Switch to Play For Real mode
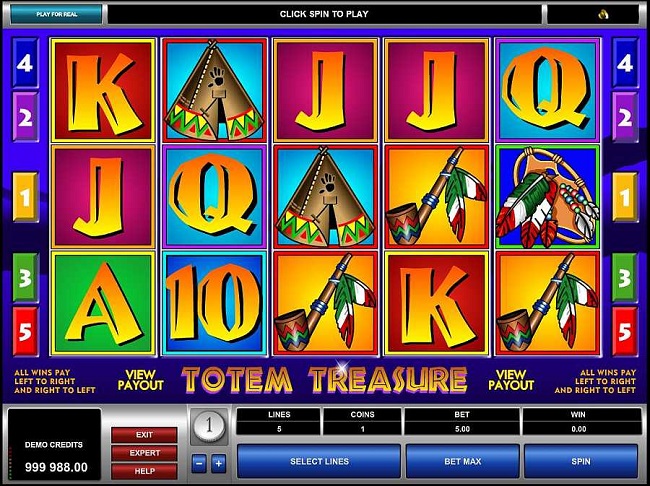 [x=54, y=15]
